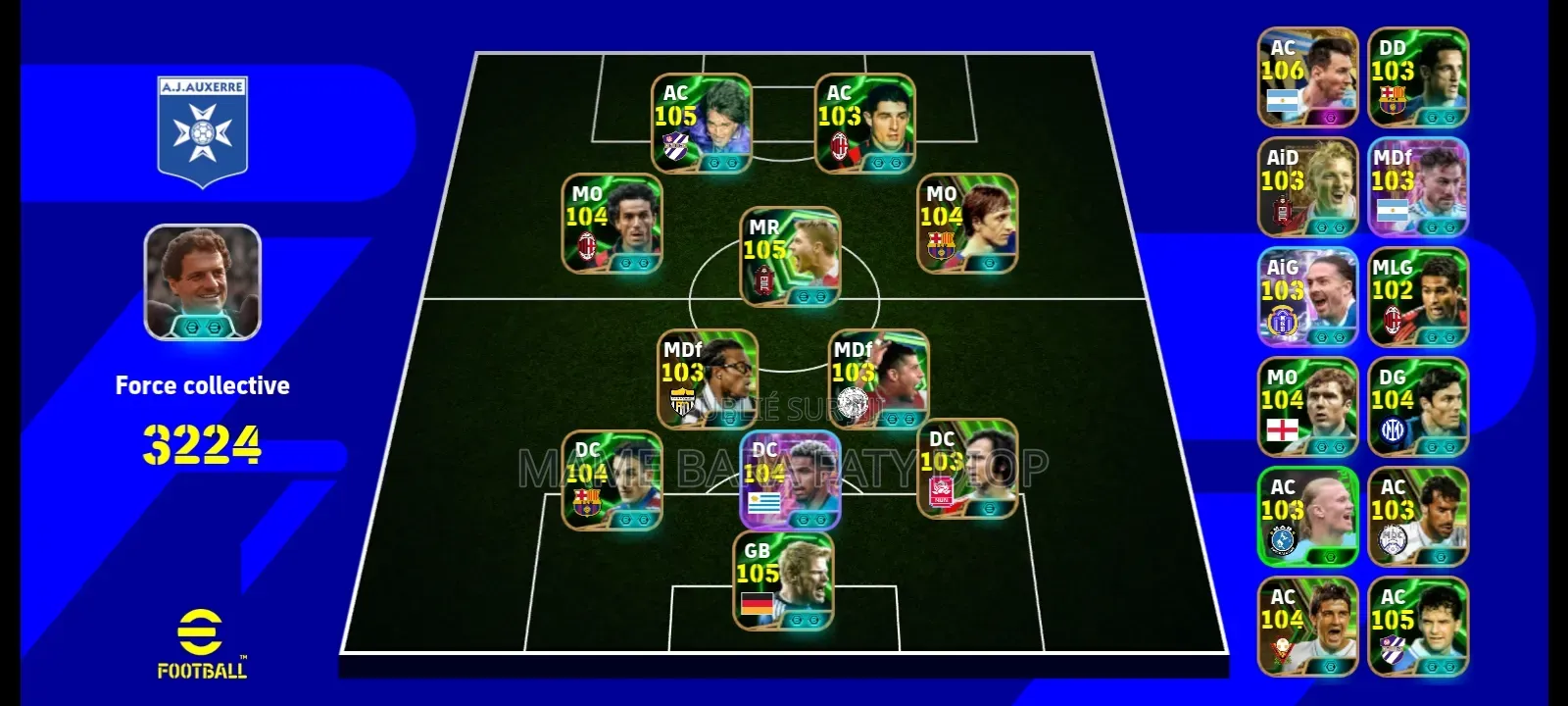Choose the MLG 102 substitute card
The width and height of the screenshot is (1568, 706).
point(1418,297)
